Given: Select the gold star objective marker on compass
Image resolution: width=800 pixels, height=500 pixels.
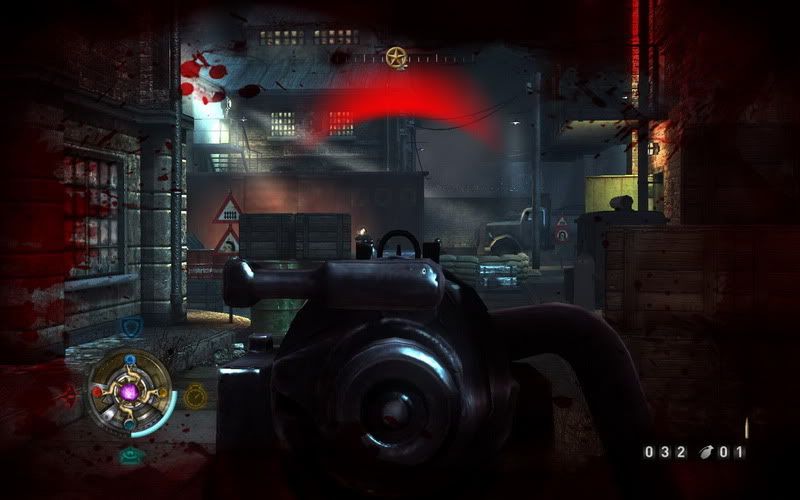Looking at the screenshot, I should (x=396, y=56).
